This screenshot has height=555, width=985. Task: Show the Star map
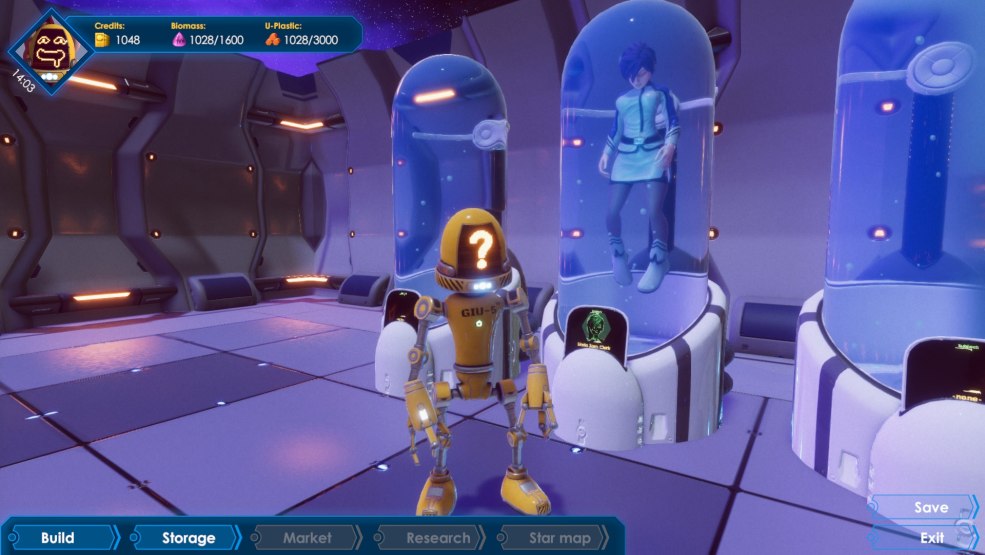pos(560,538)
